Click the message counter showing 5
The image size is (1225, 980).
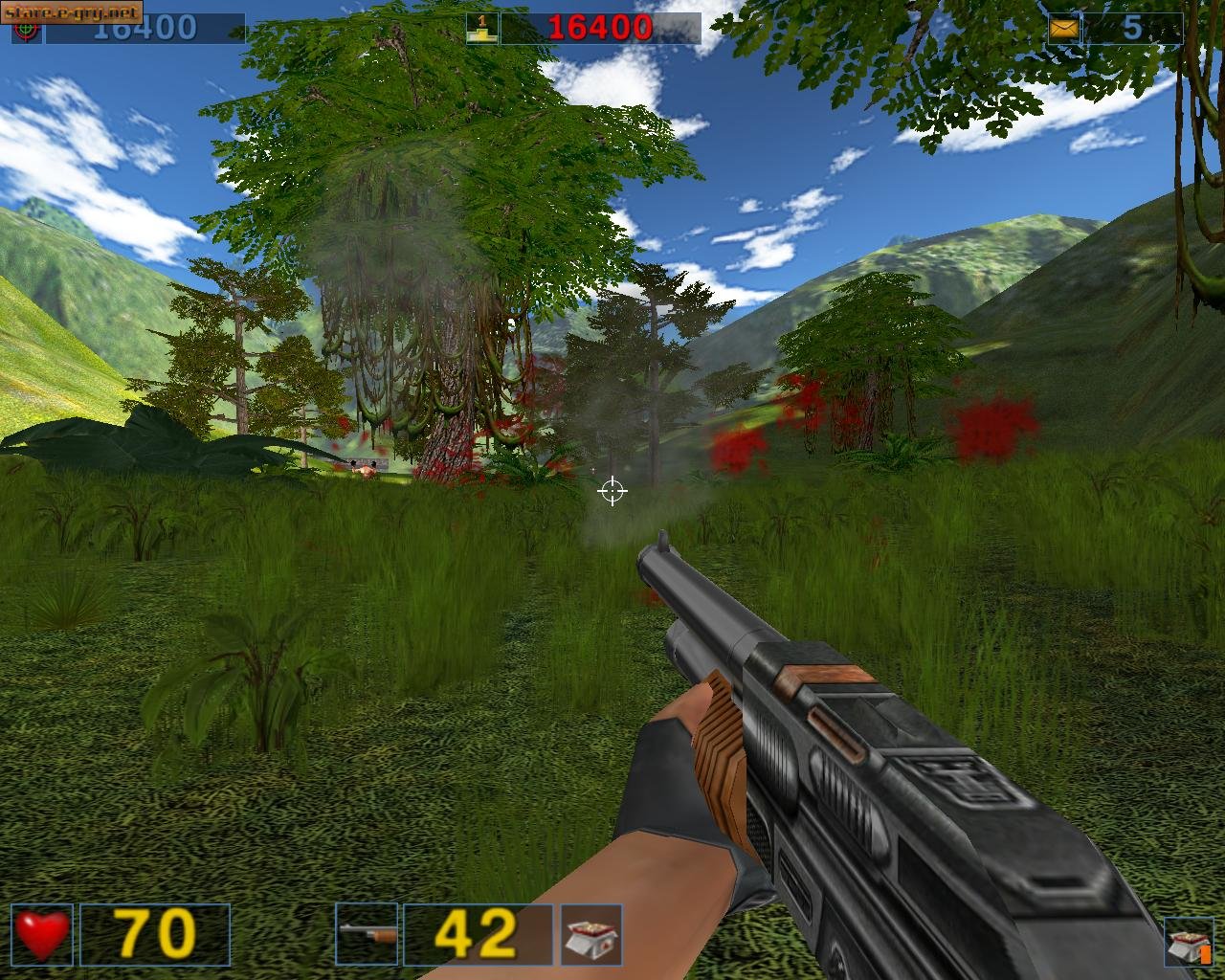[1131, 26]
